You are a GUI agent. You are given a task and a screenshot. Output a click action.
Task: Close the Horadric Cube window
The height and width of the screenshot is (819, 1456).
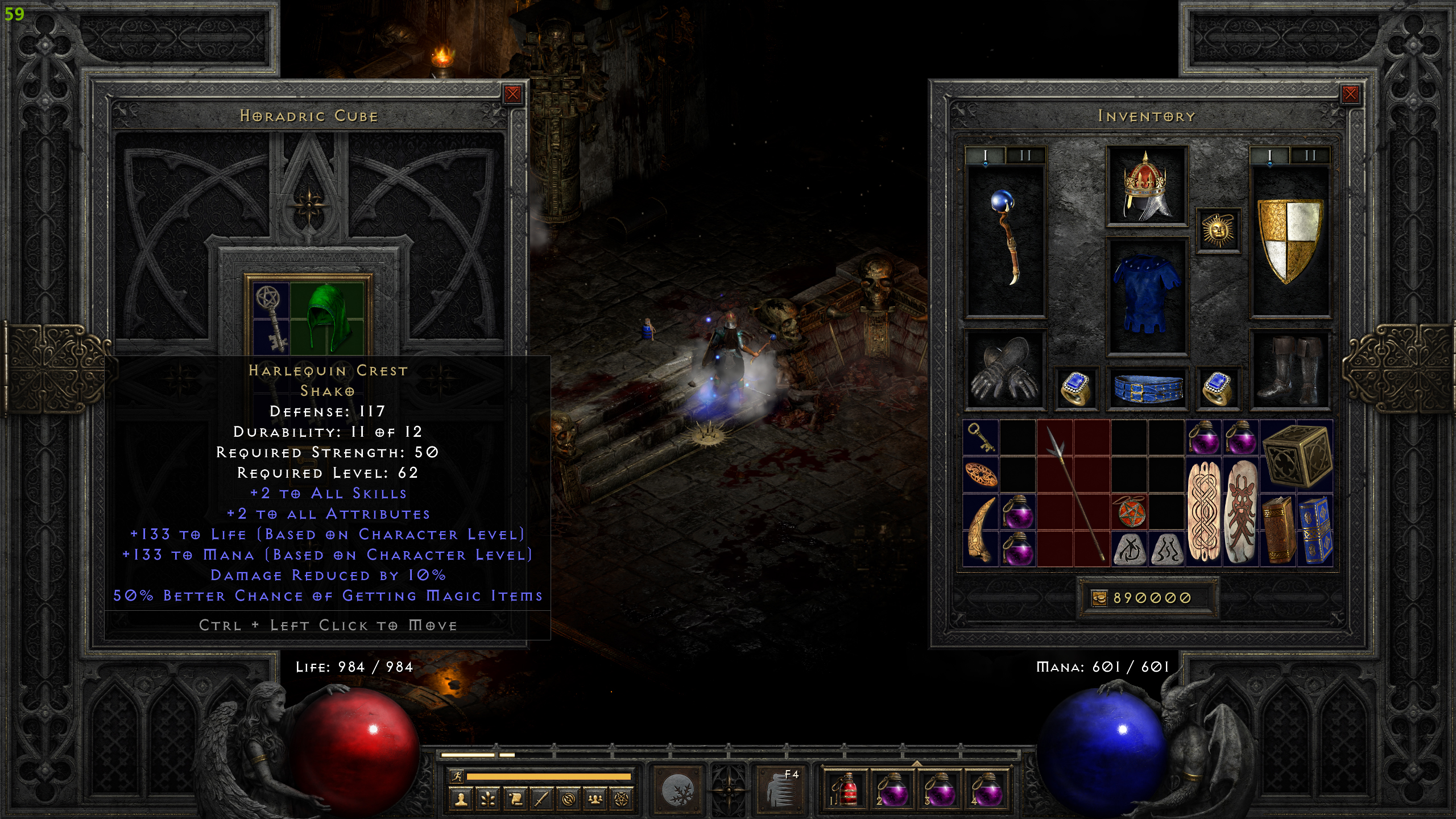pos(512,94)
